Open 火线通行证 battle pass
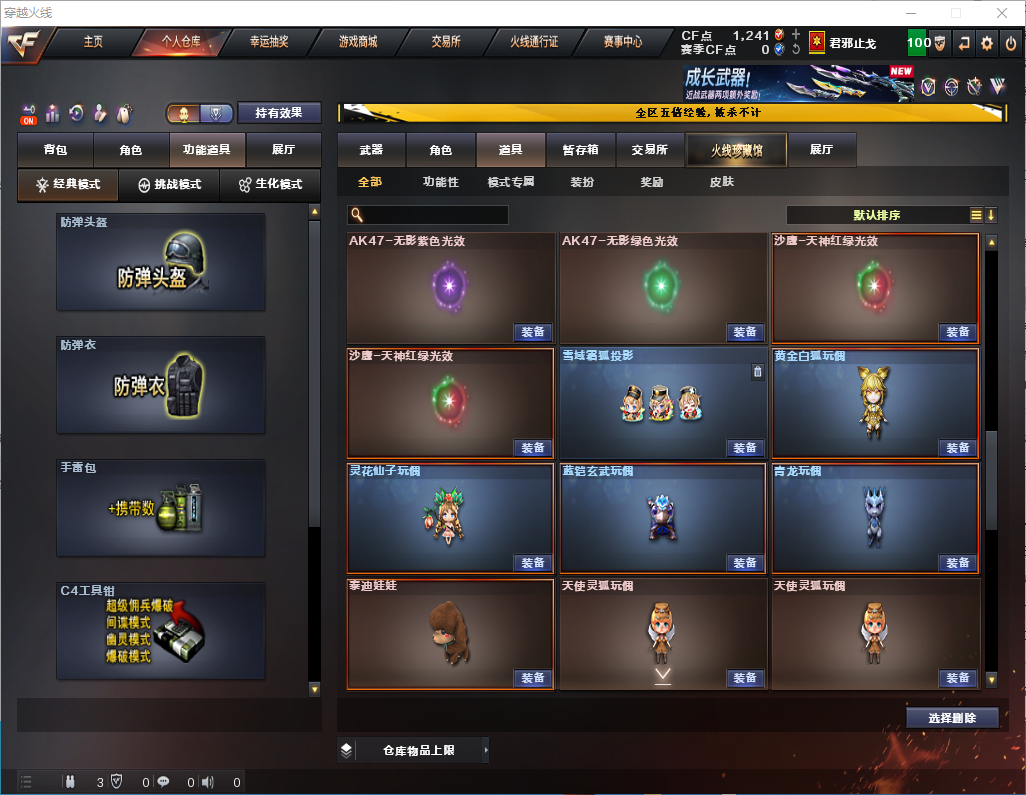Screen dimensions: 1026x795 [x=534, y=42]
